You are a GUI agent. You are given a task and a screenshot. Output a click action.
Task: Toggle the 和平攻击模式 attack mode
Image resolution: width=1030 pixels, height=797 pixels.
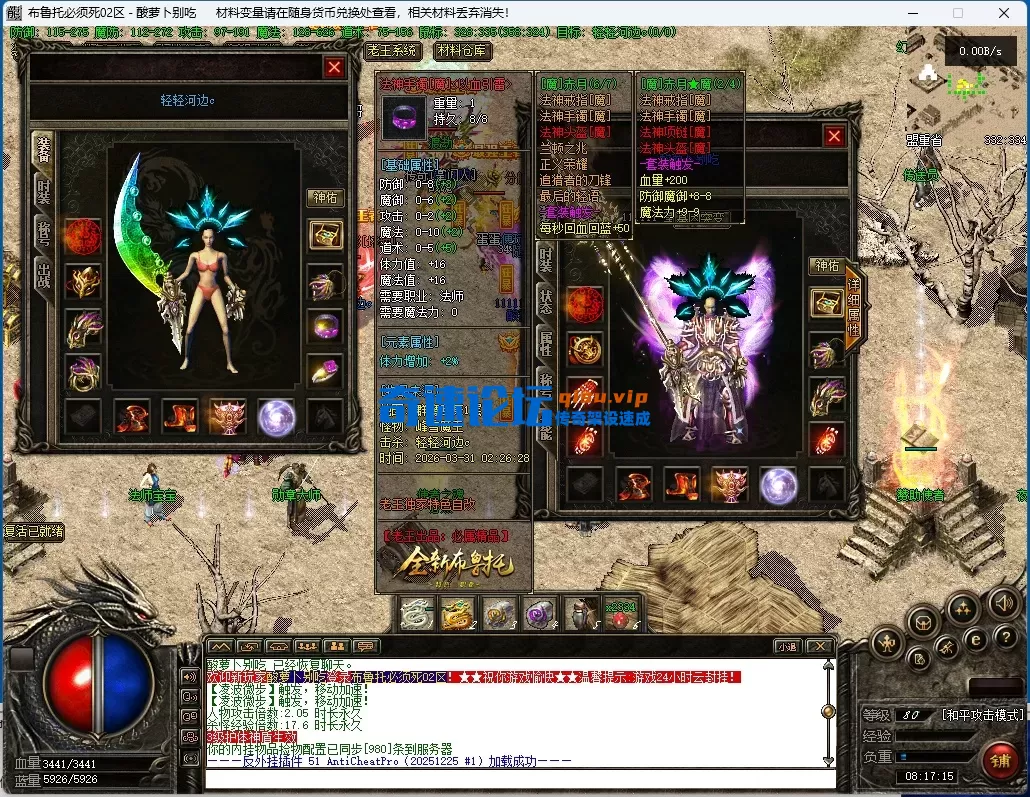(x=982, y=715)
